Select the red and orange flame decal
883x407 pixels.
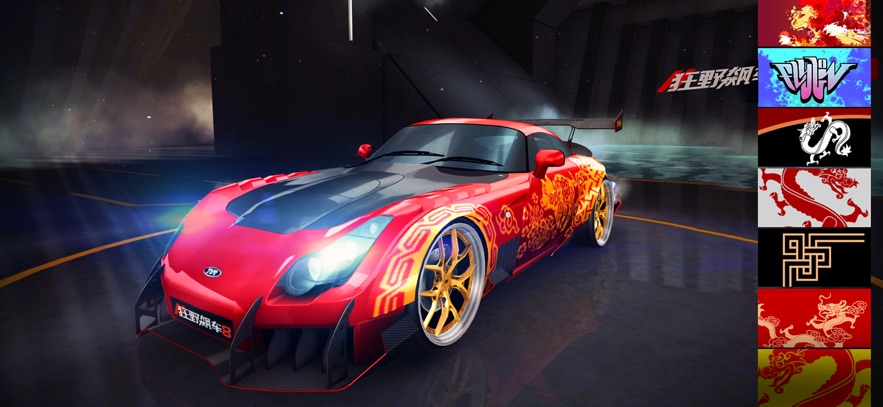814,22
